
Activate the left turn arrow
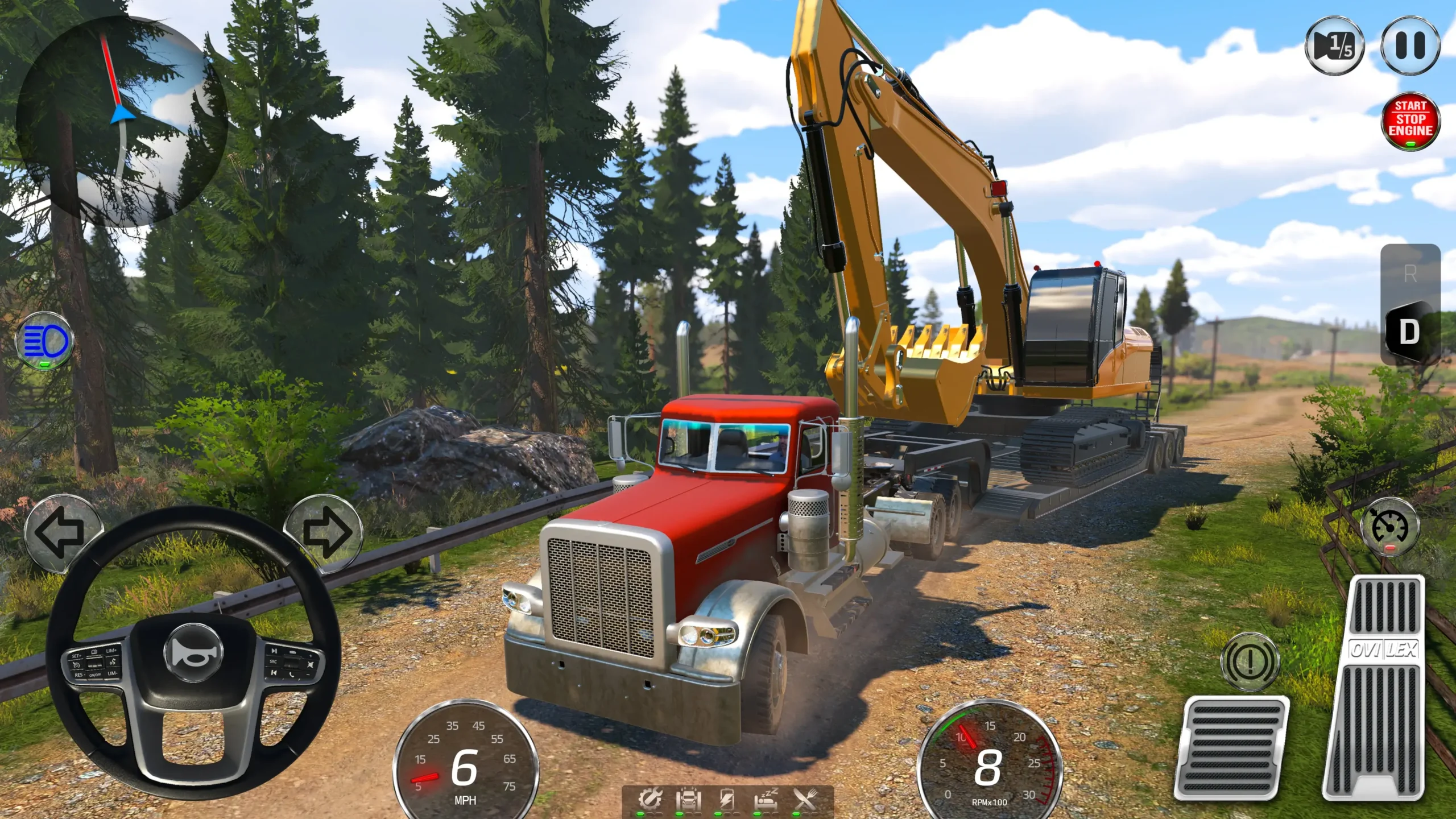(61, 532)
